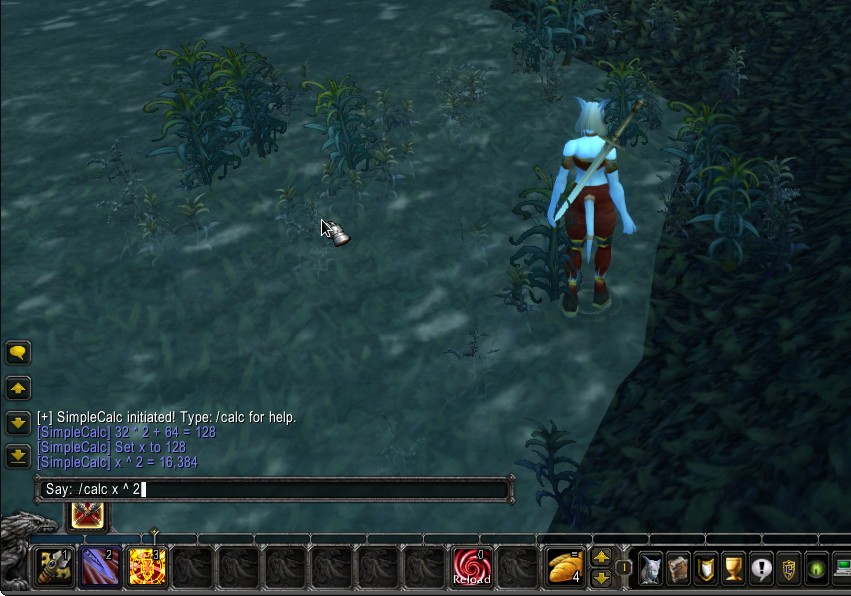The height and width of the screenshot is (596, 851).
Task: Cast the fiery red ability in slot 3
Action: (x=147, y=568)
